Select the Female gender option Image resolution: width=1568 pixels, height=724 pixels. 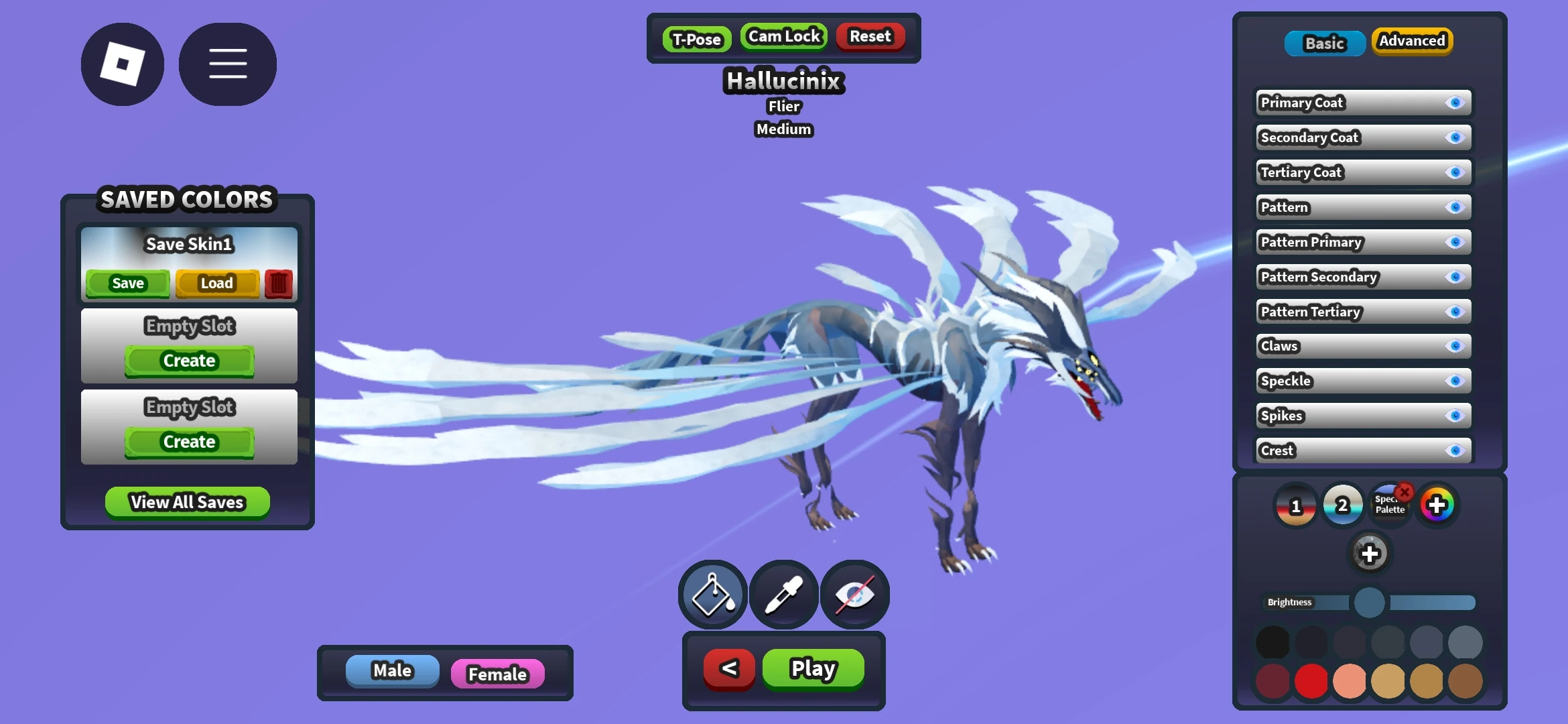(497, 674)
